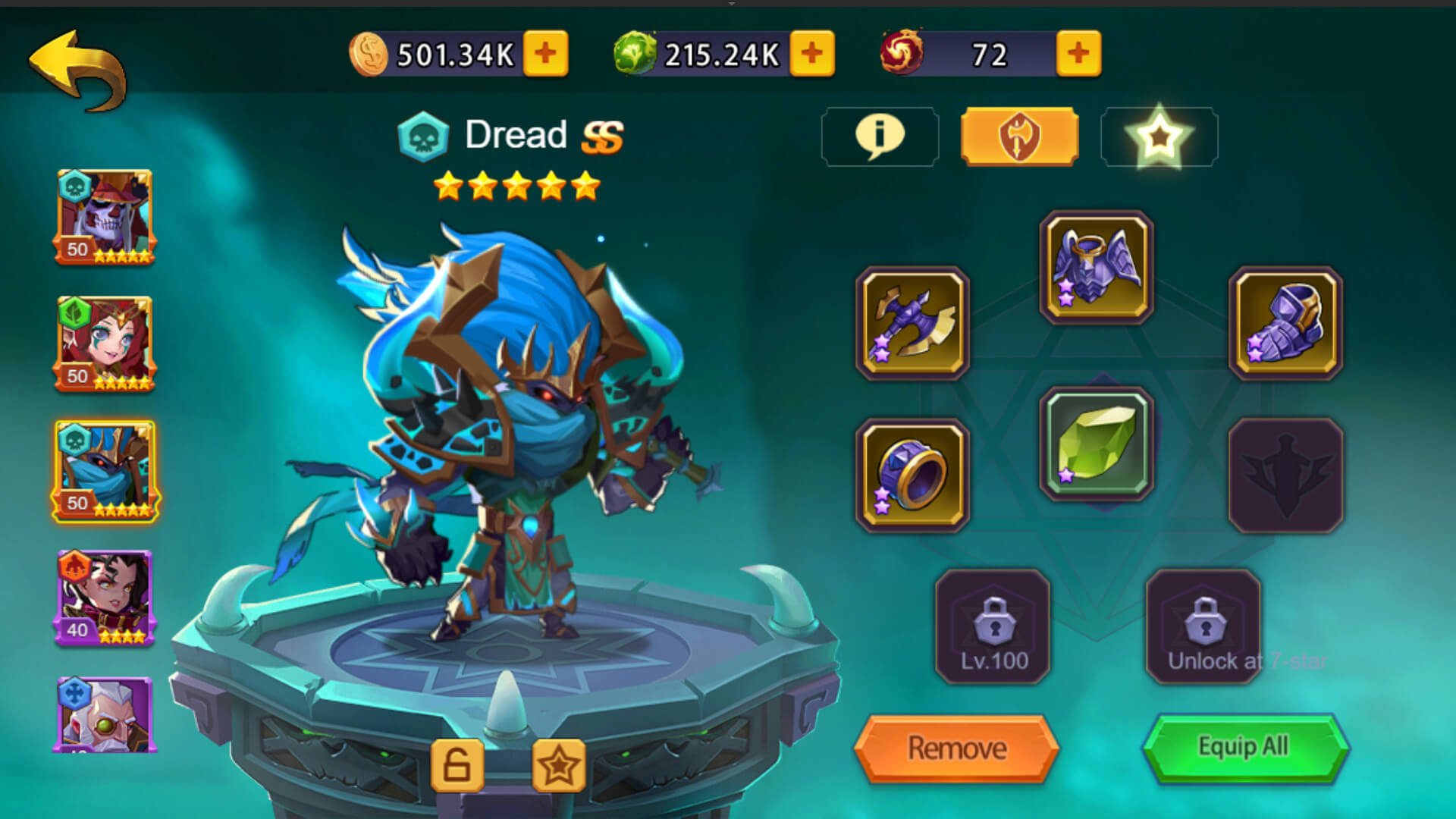Open the star upgrade tab

(x=1159, y=136)
